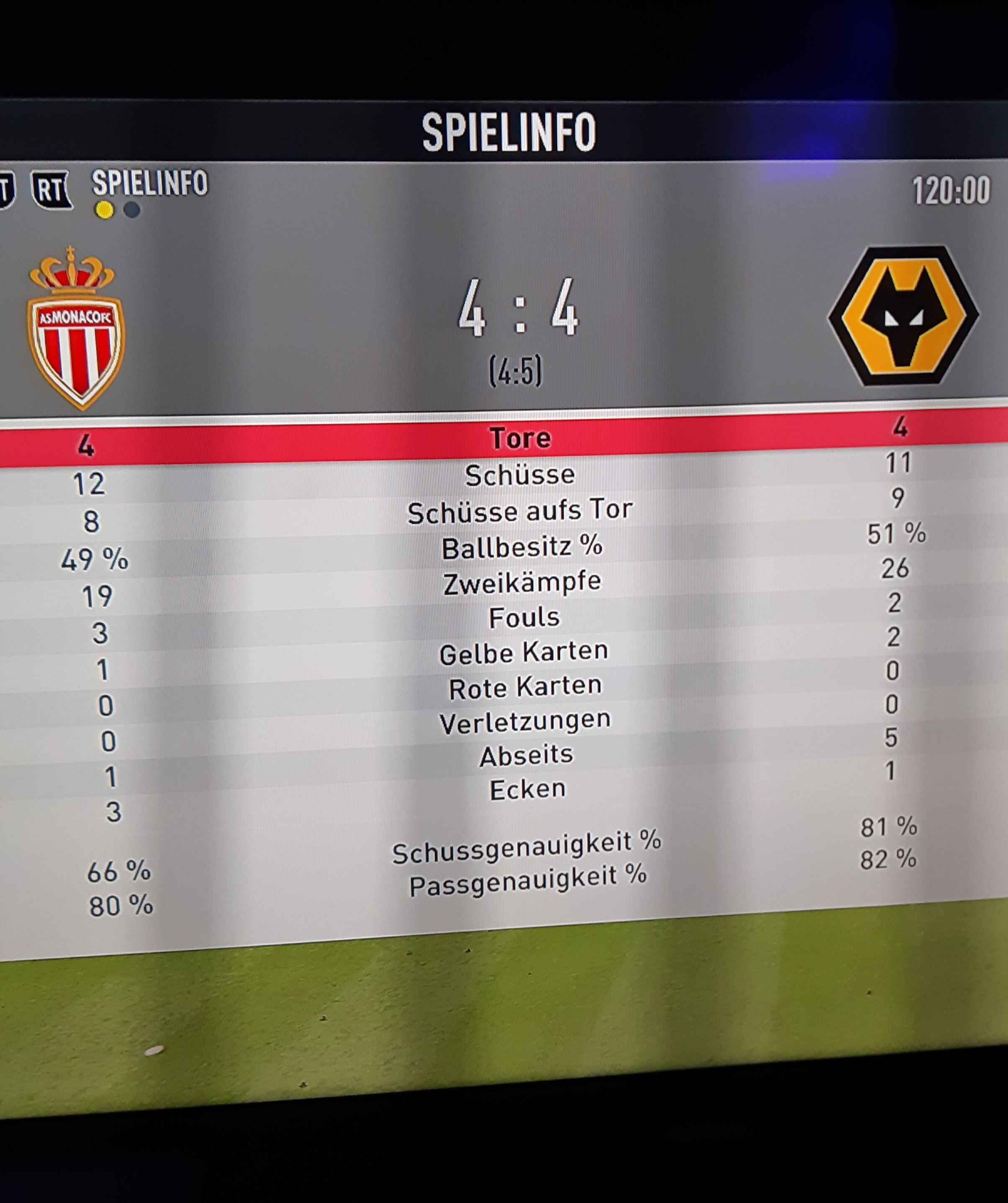1008x1203 pixels.
Task: Click the yellow active page indicator dot
Action: (104, 210)
